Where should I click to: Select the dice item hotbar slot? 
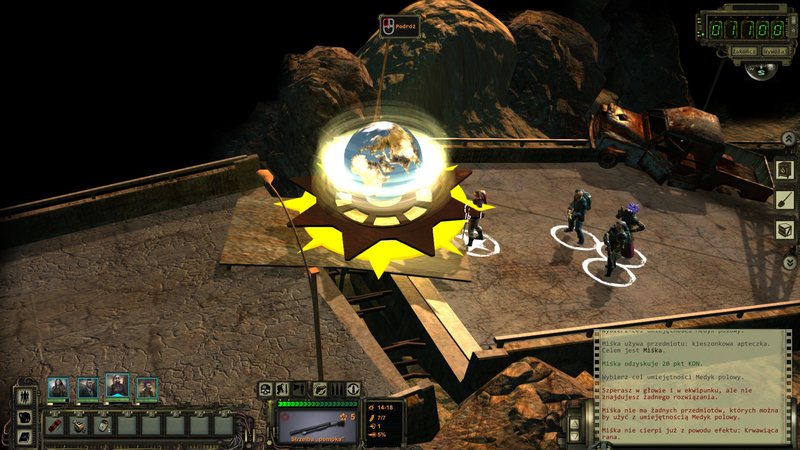(80, 424)
